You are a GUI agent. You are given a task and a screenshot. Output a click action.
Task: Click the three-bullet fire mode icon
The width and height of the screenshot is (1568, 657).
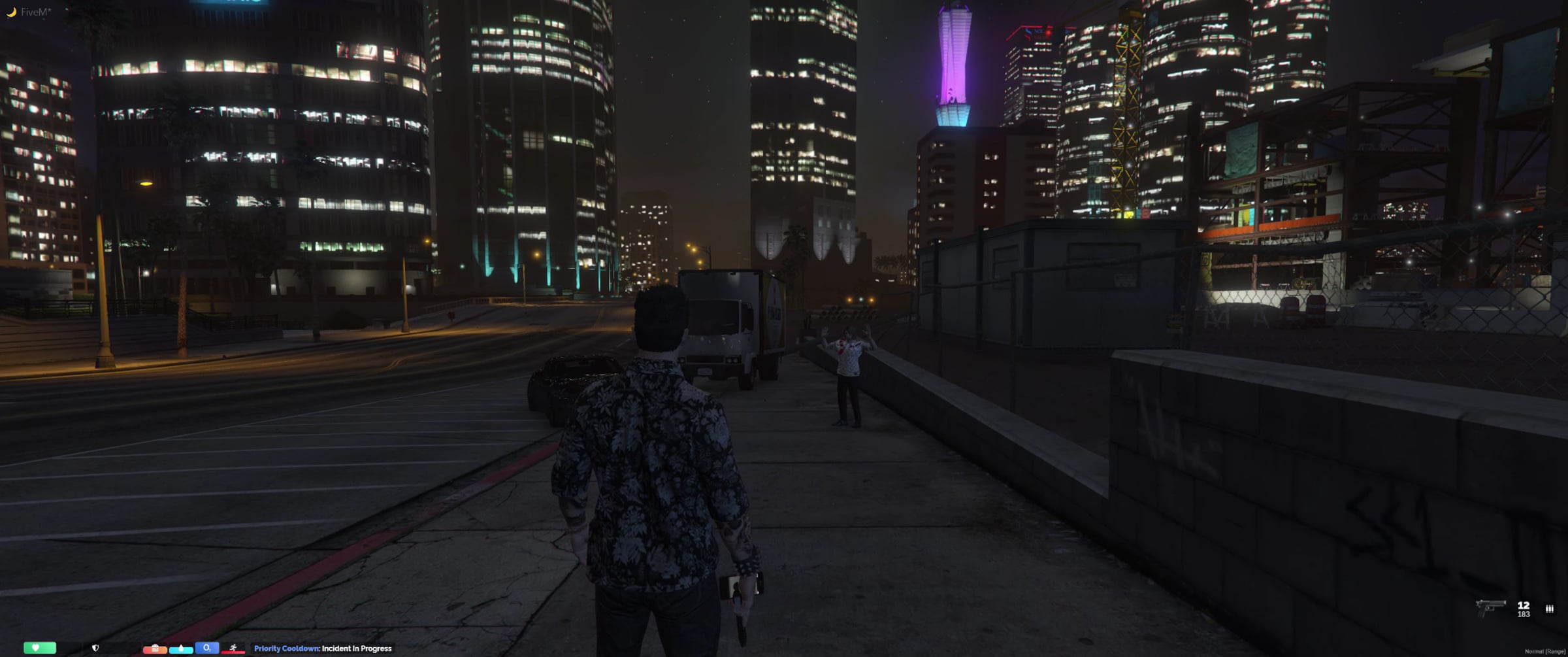click(1549, 609)
